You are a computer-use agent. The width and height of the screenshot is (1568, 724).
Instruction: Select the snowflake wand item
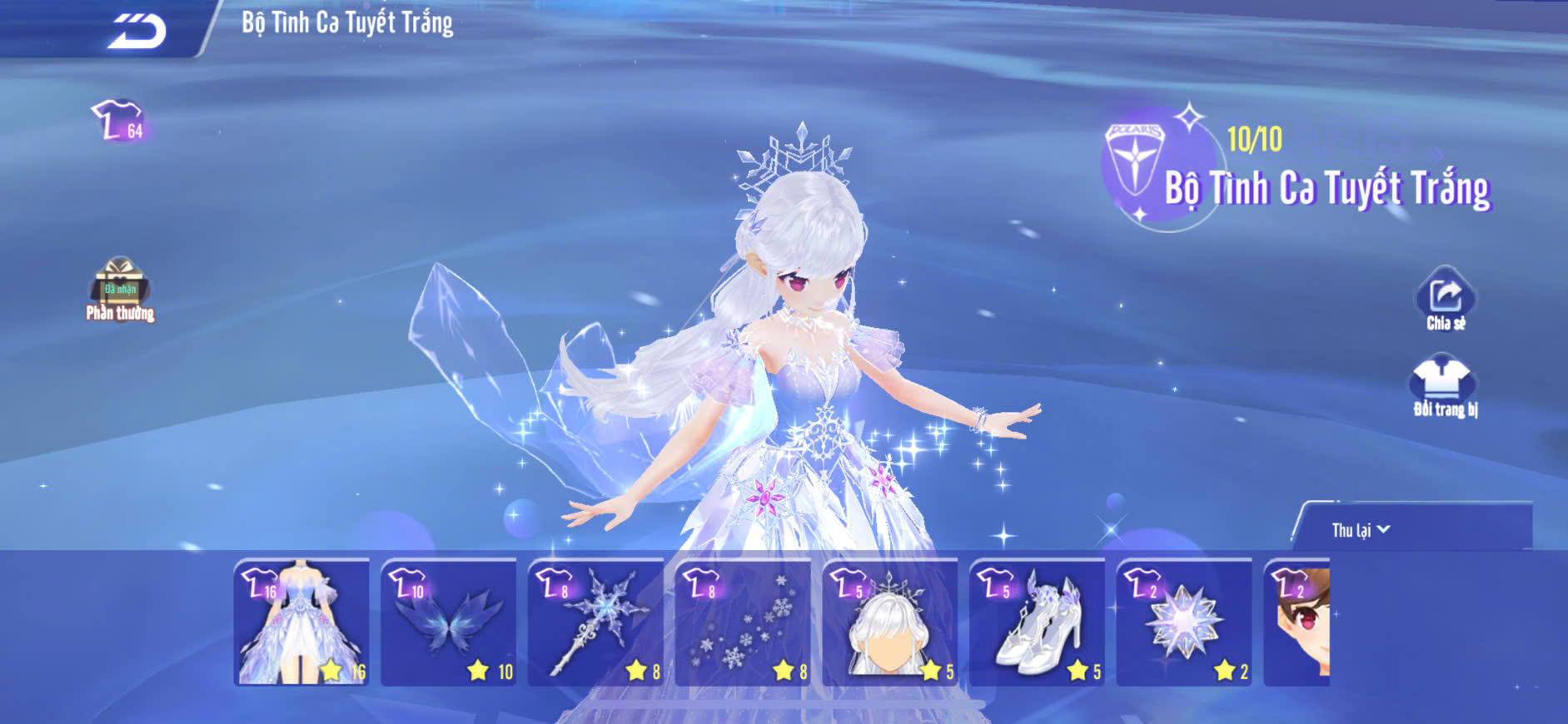595,622
